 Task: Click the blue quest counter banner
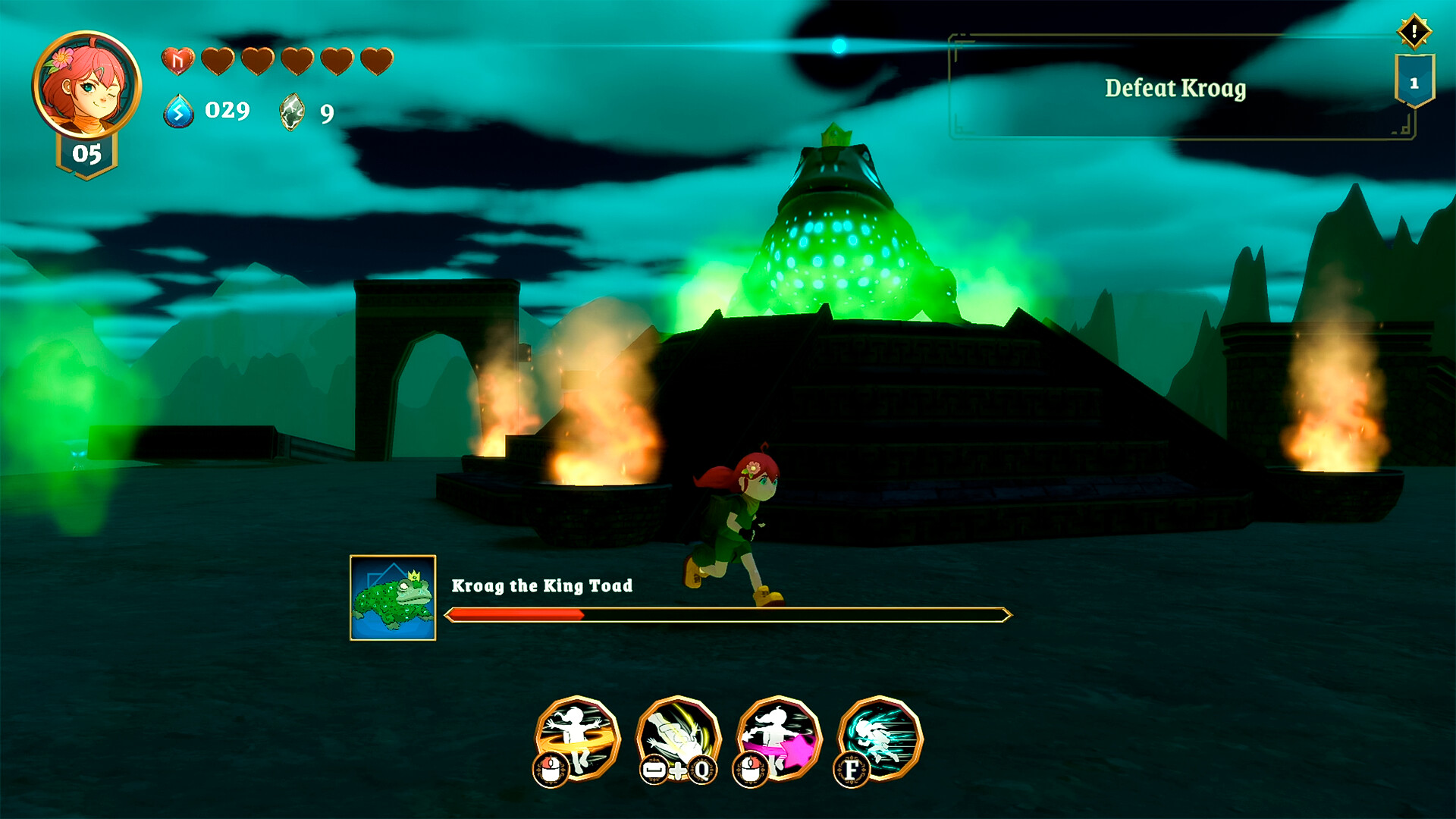point(1414,82)
